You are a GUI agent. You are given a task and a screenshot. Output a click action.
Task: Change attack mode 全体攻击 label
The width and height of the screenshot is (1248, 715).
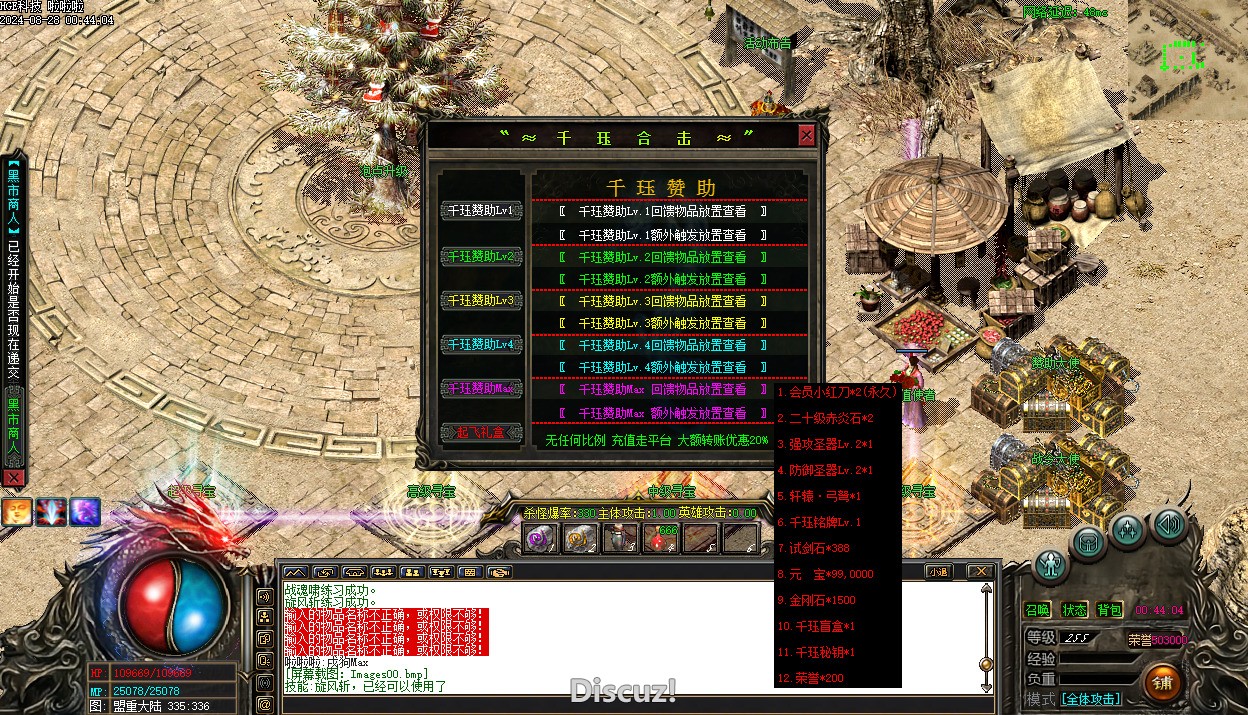[x=1090, y=699]
